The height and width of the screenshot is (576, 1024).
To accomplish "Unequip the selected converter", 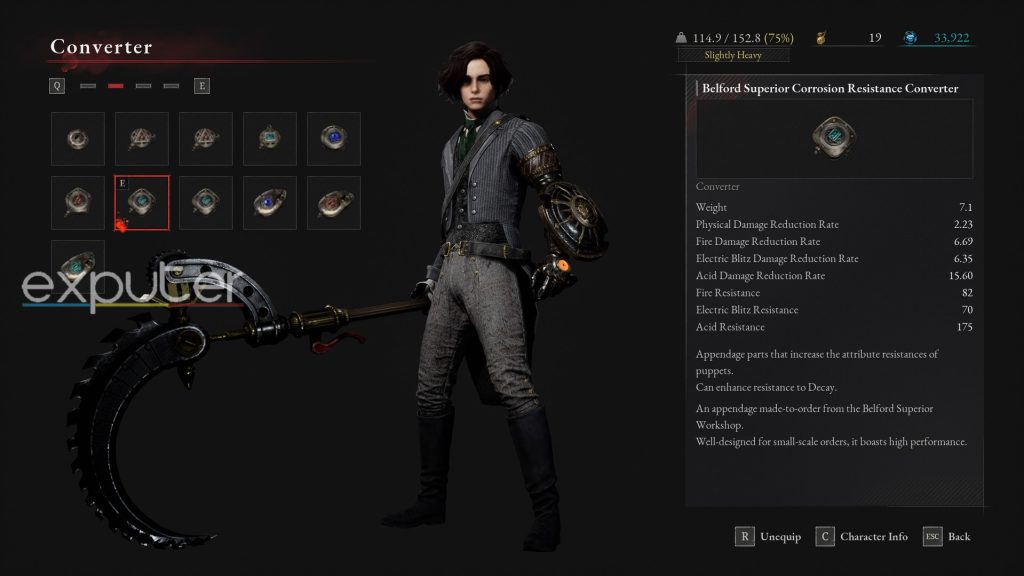I will coord(769,537).
